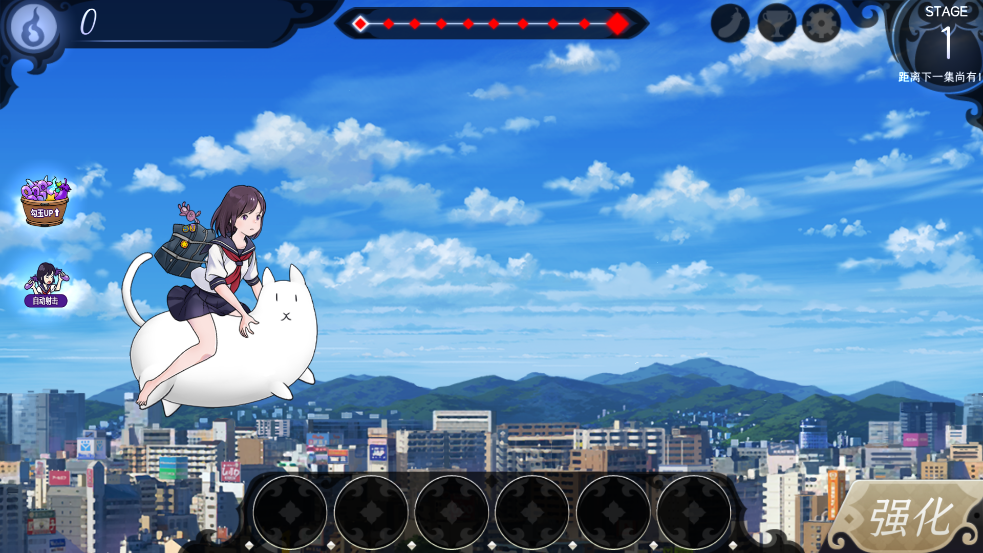Toggle the 自动射击 auto-shoot option
This screenshot has height=553, width=983.
point(45,284)
